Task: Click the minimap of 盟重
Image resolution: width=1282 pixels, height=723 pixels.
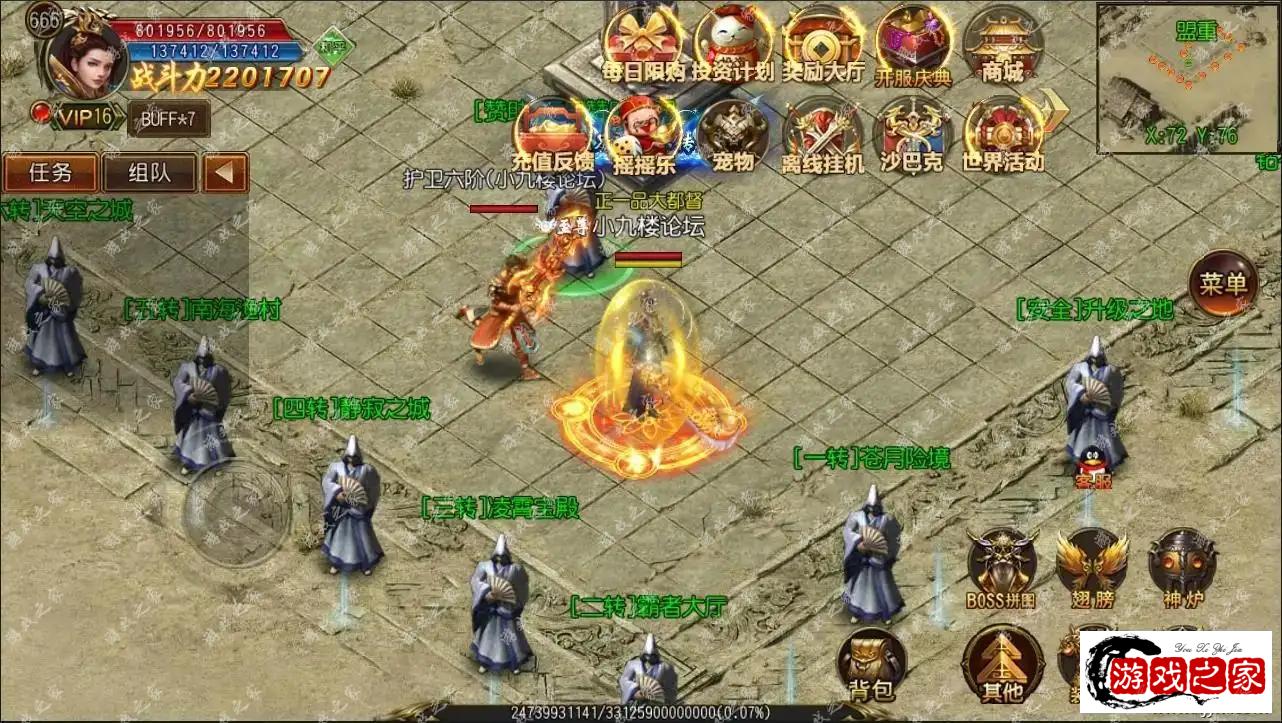Action: click(x=1187, y=77)
